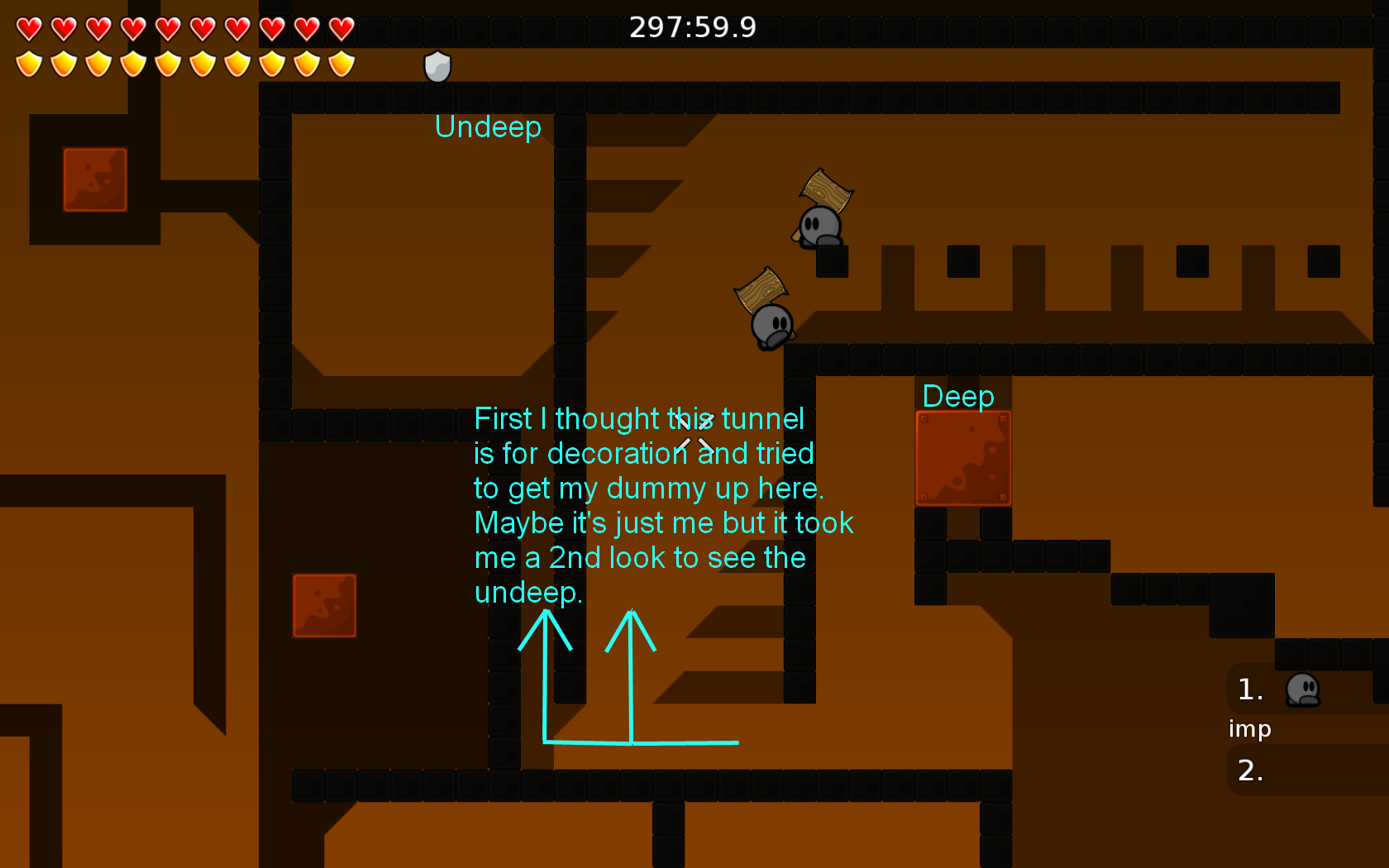Click the upper wooden signpost

coord(827,190)
